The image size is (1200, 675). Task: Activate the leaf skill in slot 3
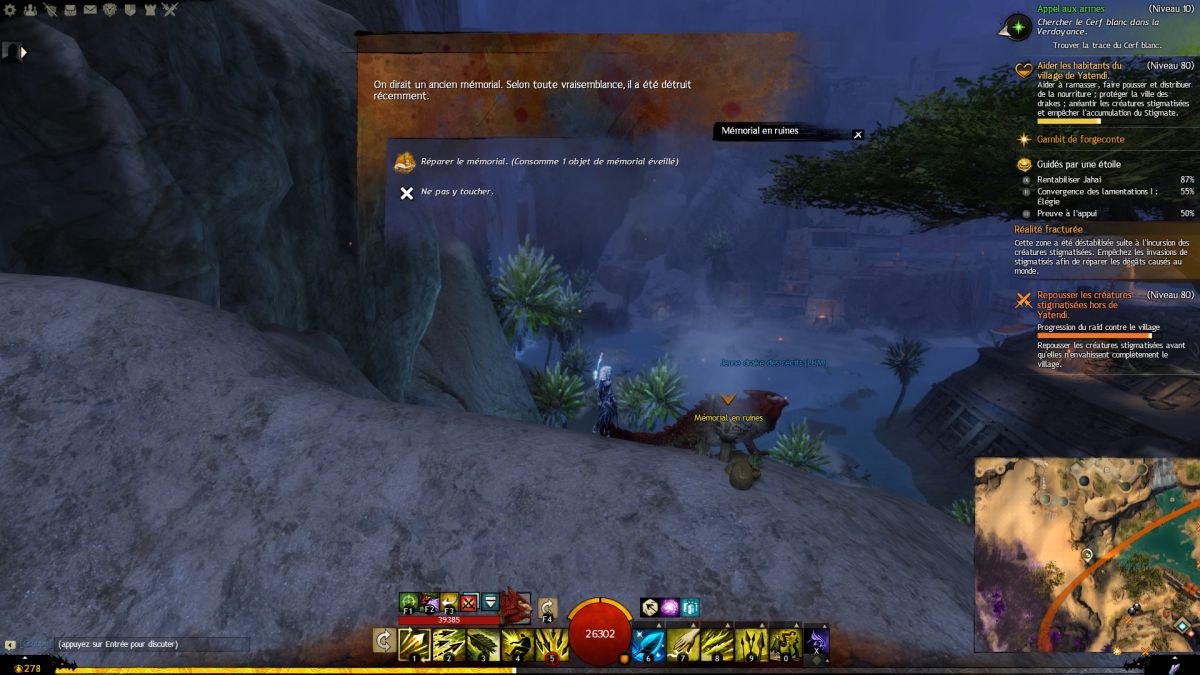(483, 642)
